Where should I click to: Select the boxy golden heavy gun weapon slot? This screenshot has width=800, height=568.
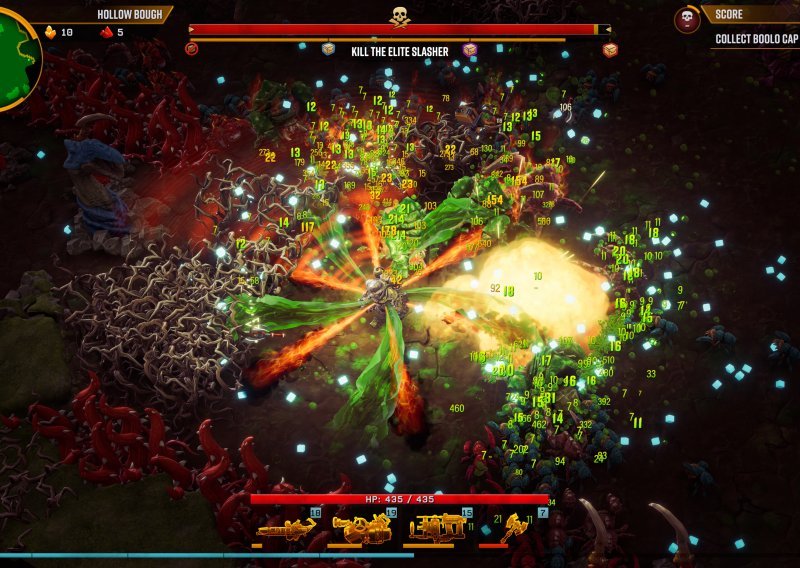point(437,527)
